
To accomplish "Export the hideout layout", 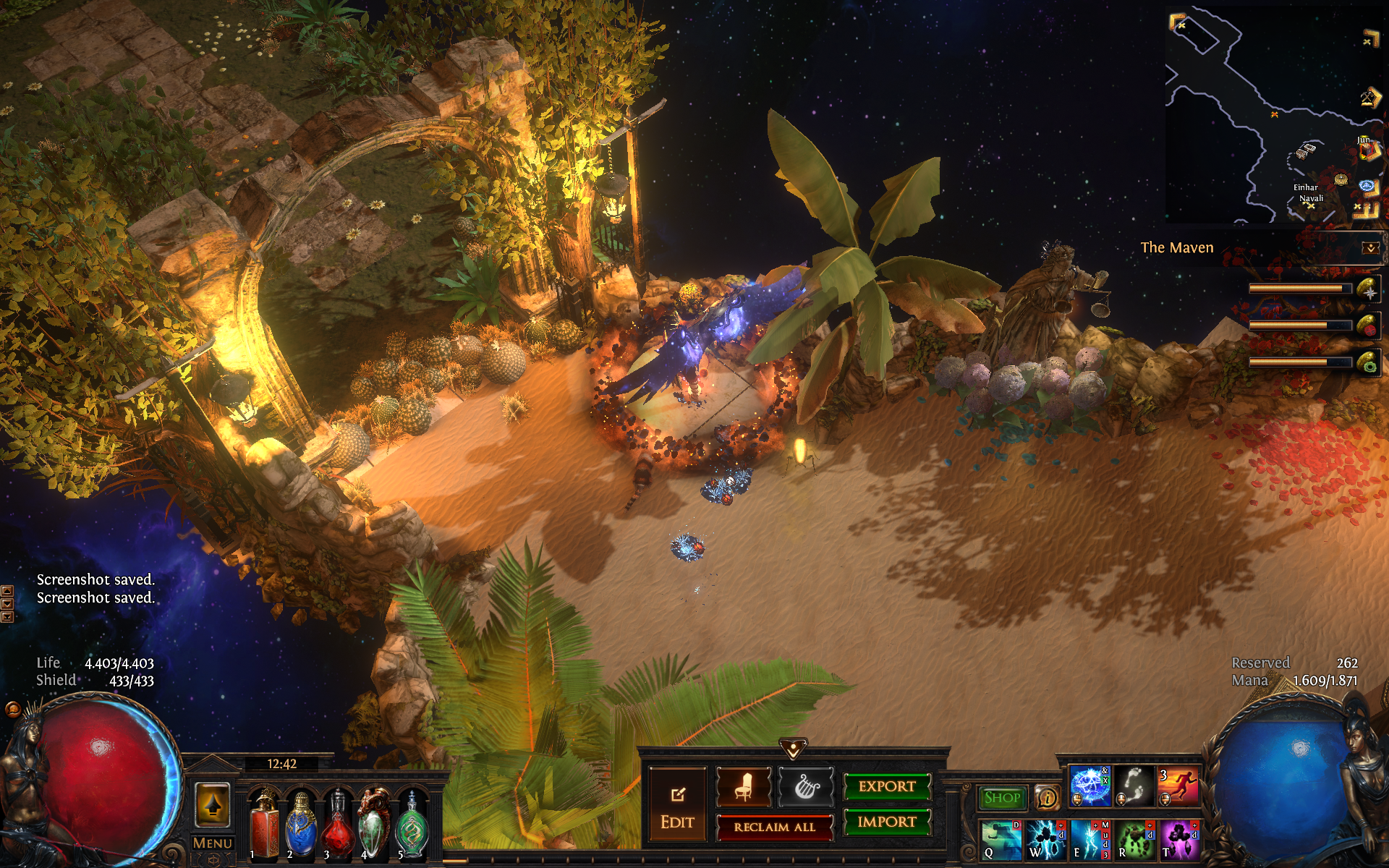I will click(887, 786).
